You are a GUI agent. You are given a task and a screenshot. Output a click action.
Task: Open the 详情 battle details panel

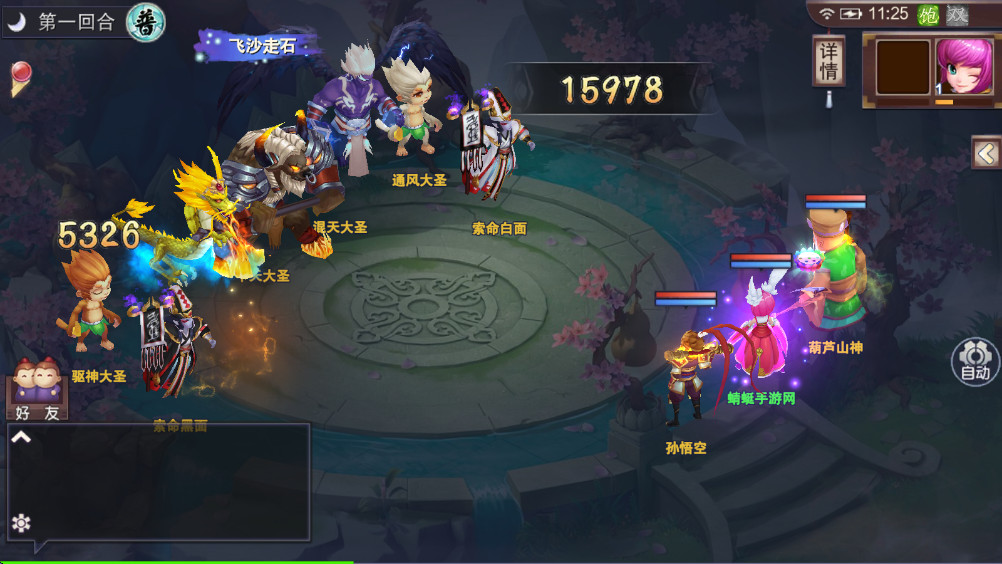[828, 62]
